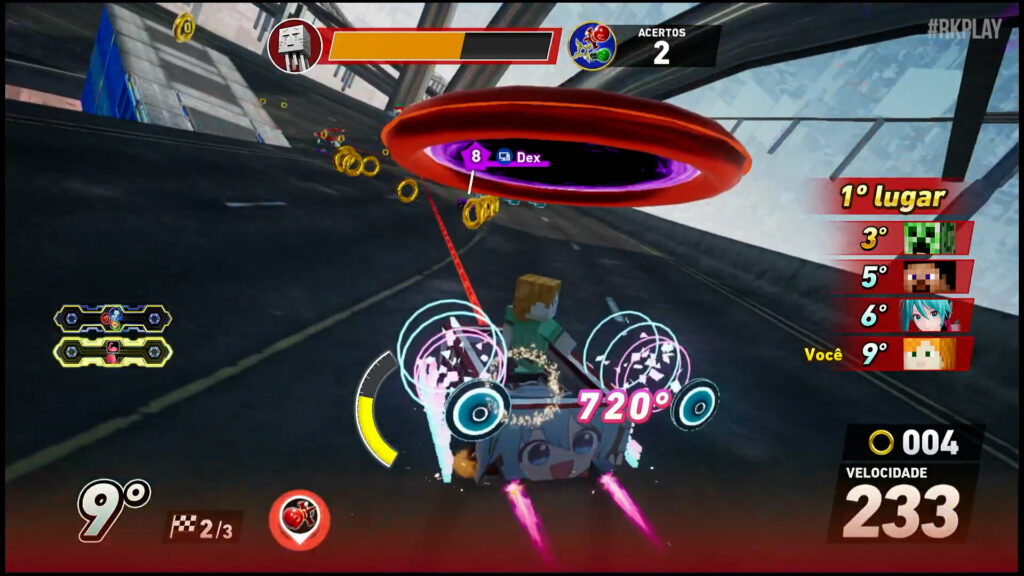Select the Creeper racer in 3rd place
Image resolution: width=1024 pixels, height=576 pixels.
(x=923, y=238)
